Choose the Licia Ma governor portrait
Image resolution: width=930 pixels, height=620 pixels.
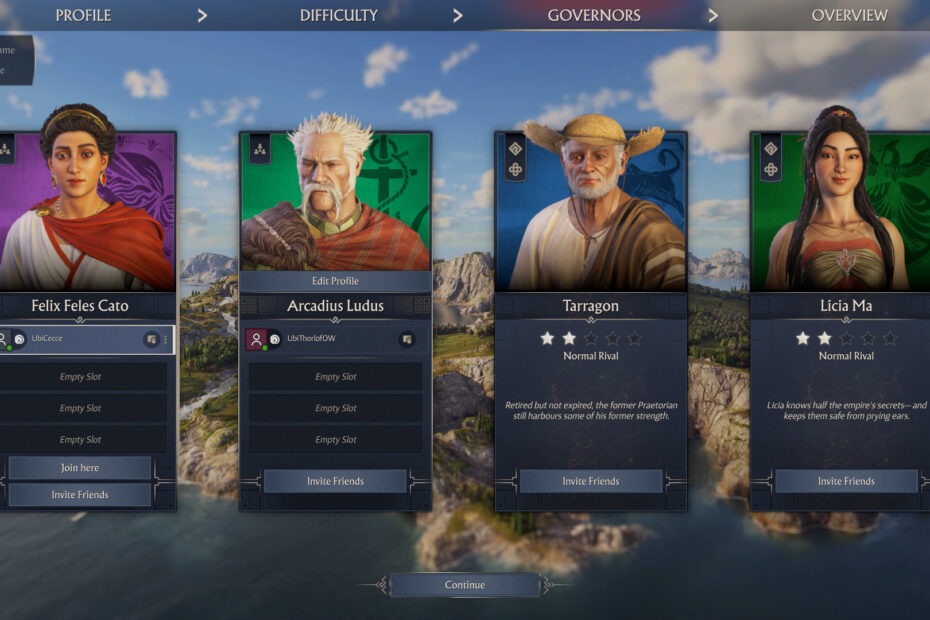[846, 210]
